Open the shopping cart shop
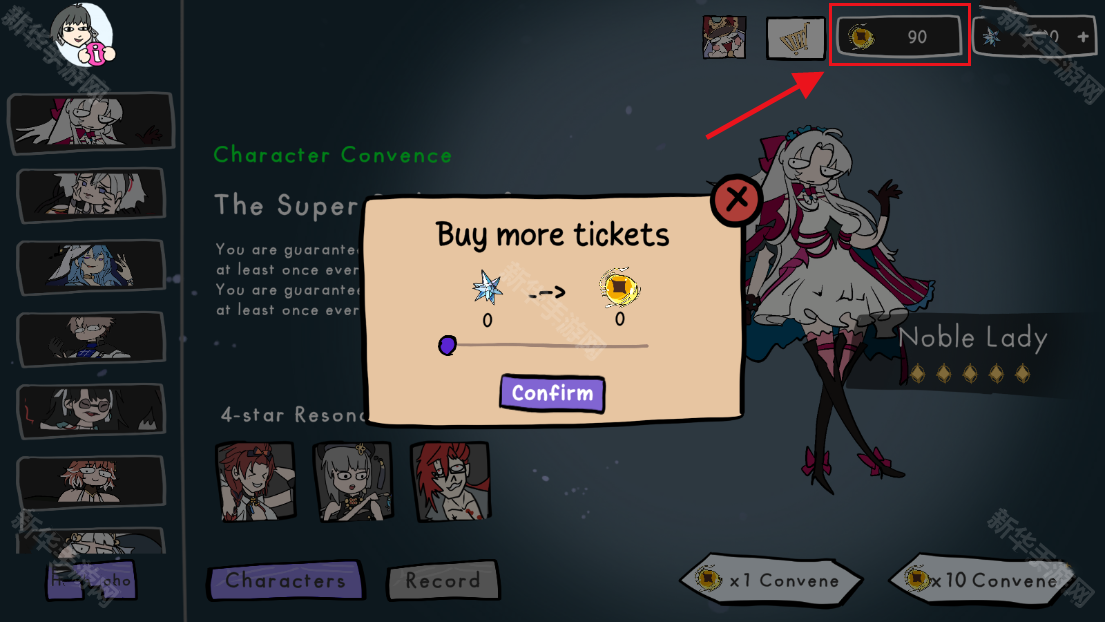The image size is (1105, 622). [795, 38]
